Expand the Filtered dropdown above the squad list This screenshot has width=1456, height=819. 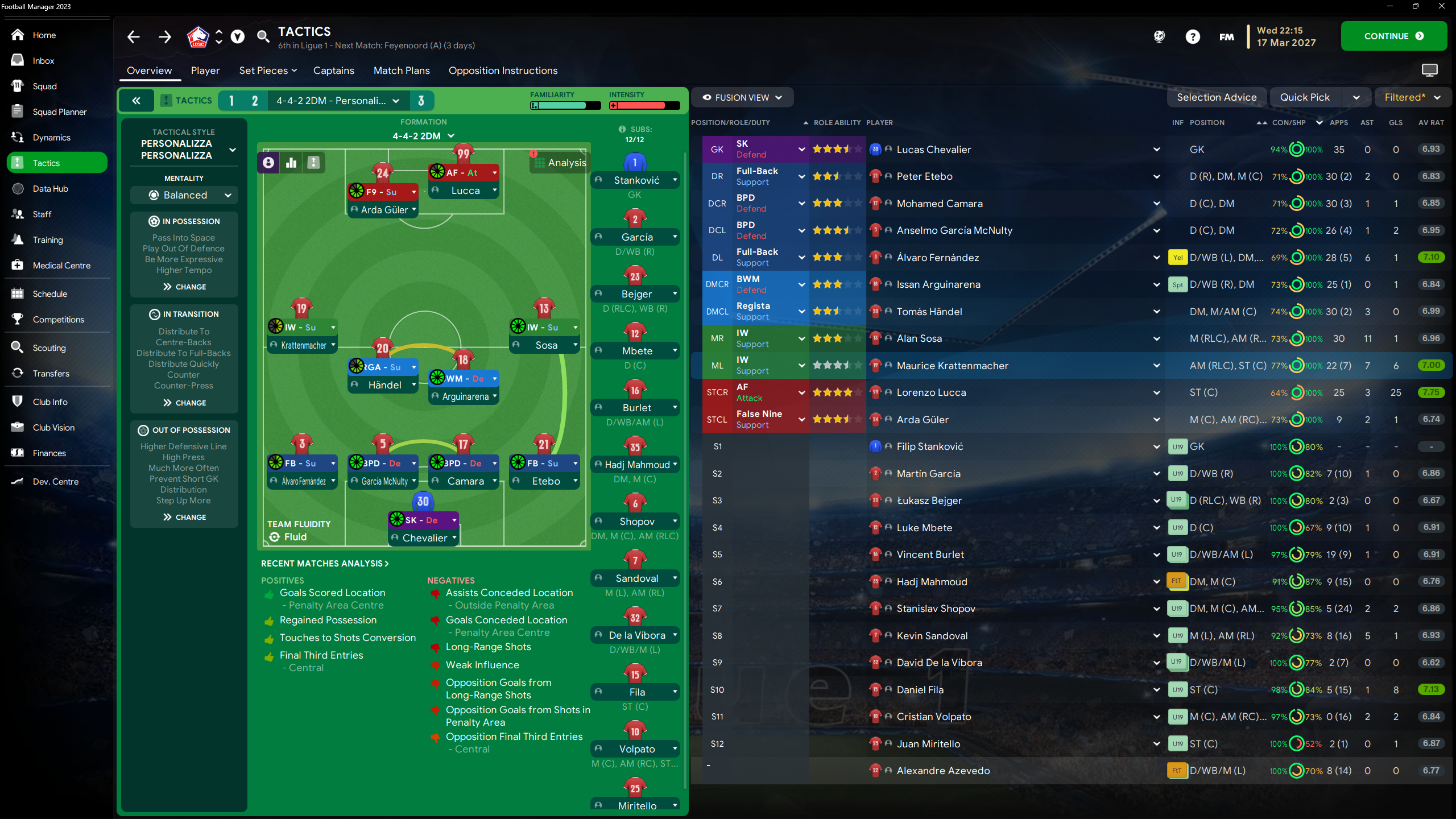pyautogui.click(x=1413, y=97)
